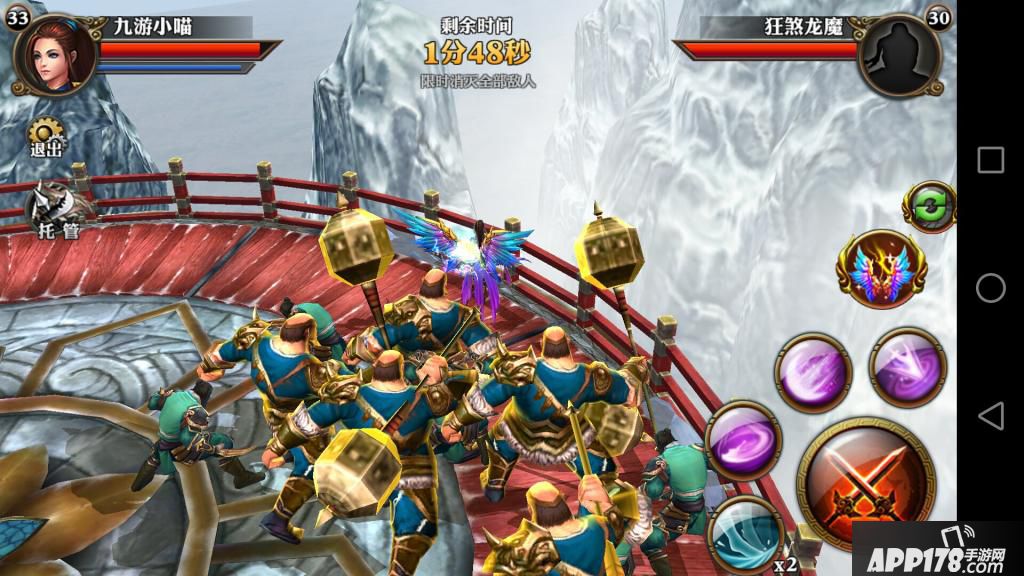Activate the rainbow wings ultimate skill
The height and width of the screenshot is (576, 1024).
pos(881,268)
